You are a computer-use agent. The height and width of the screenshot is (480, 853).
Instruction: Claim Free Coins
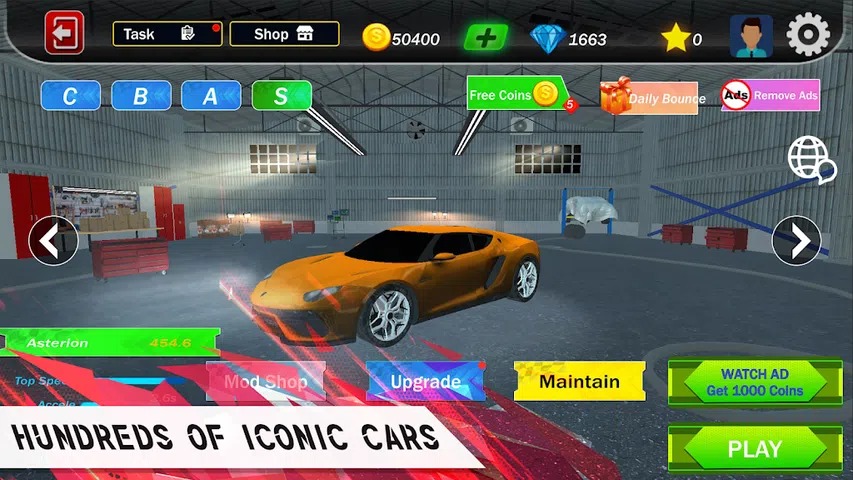[x=516, y=95]
